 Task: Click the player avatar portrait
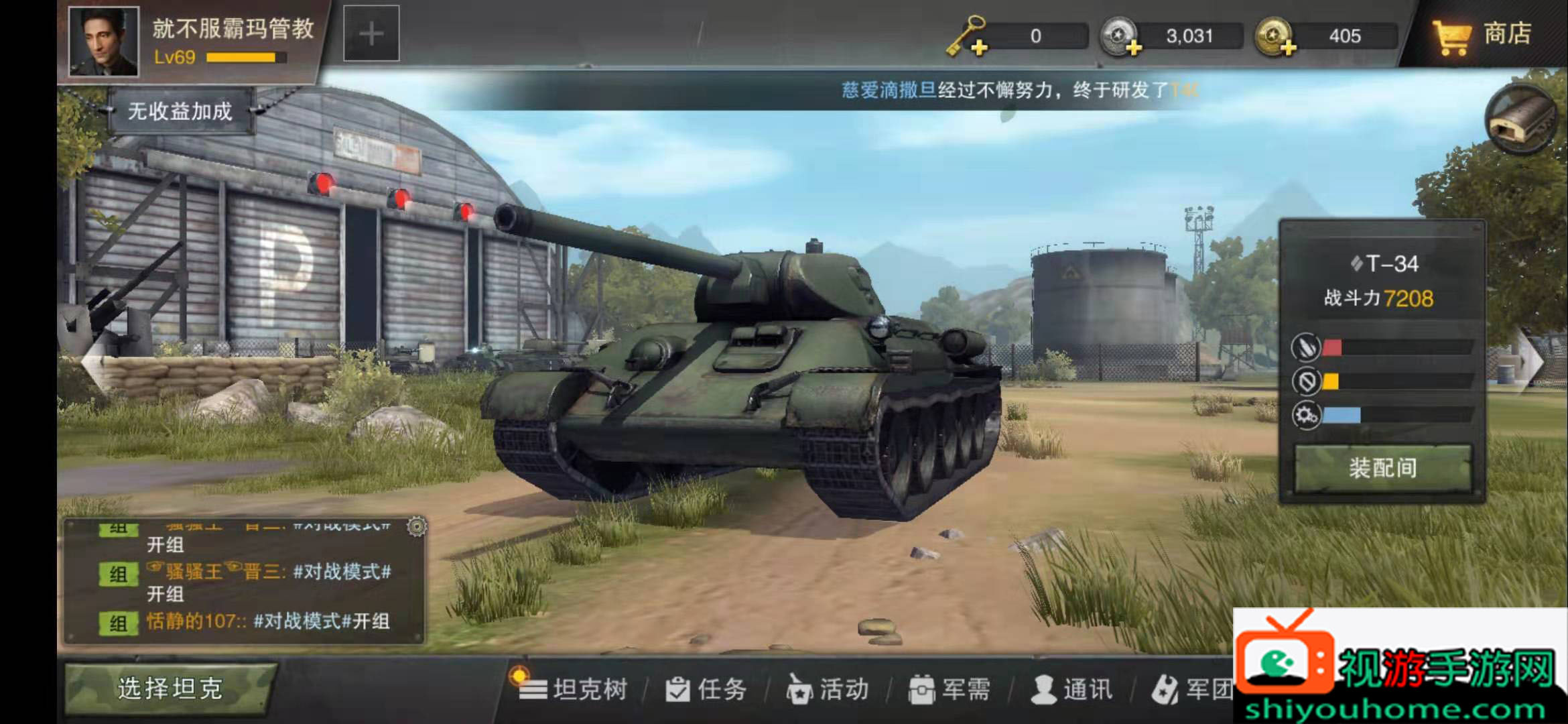click(104, 40)
